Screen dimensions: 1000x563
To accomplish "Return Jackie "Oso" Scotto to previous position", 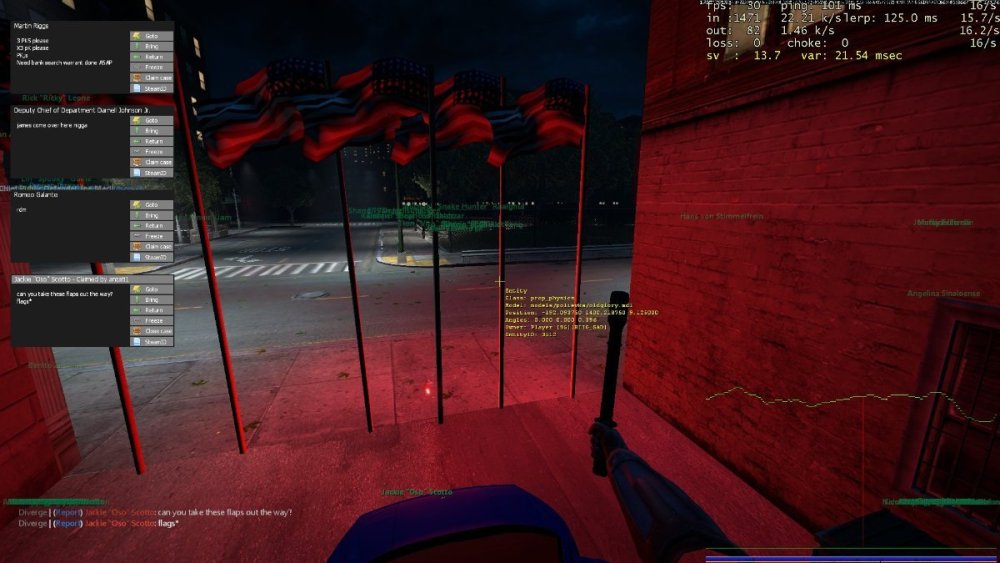I will tap(151, 310).
